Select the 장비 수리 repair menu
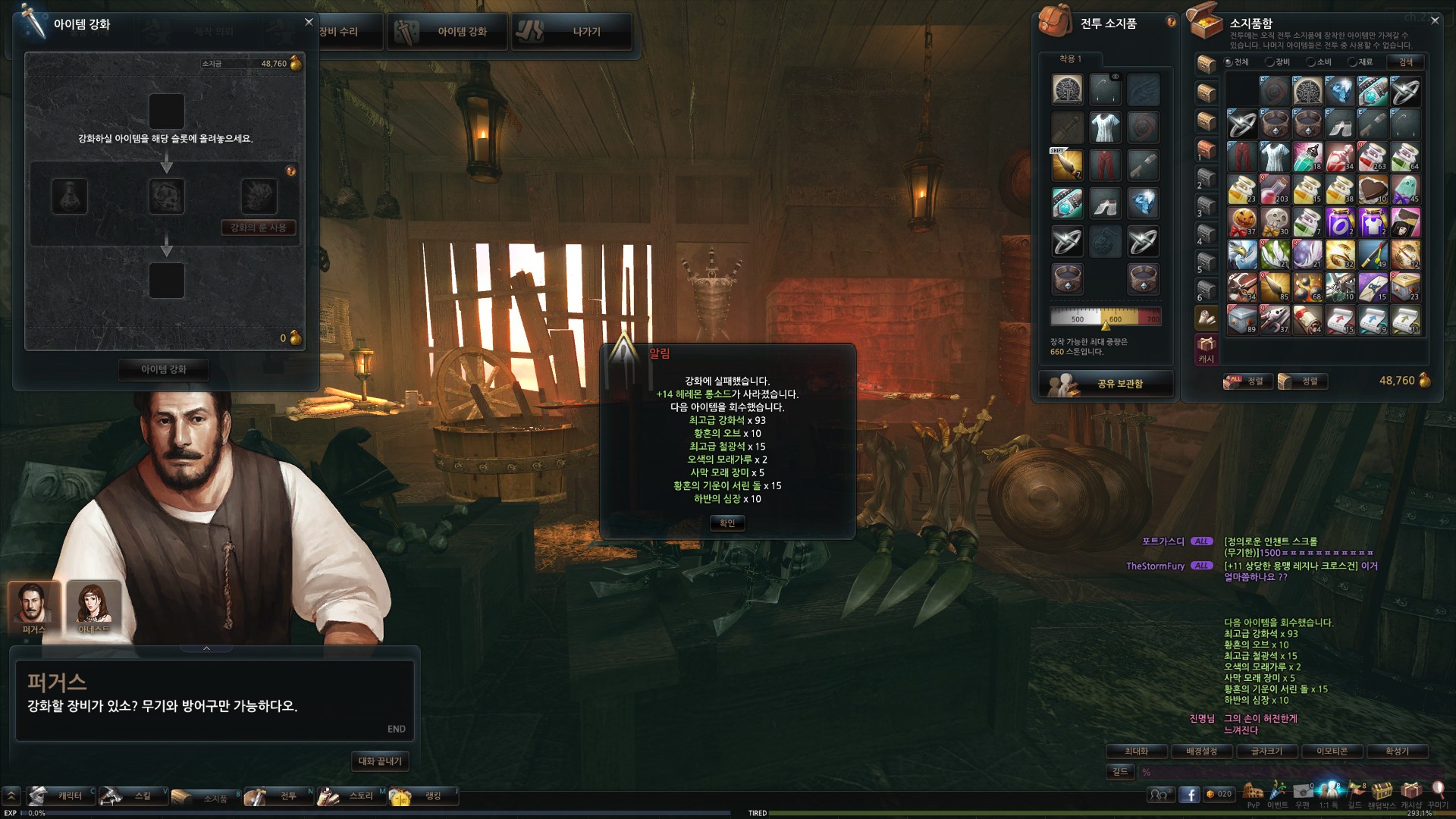 [339, 32]
